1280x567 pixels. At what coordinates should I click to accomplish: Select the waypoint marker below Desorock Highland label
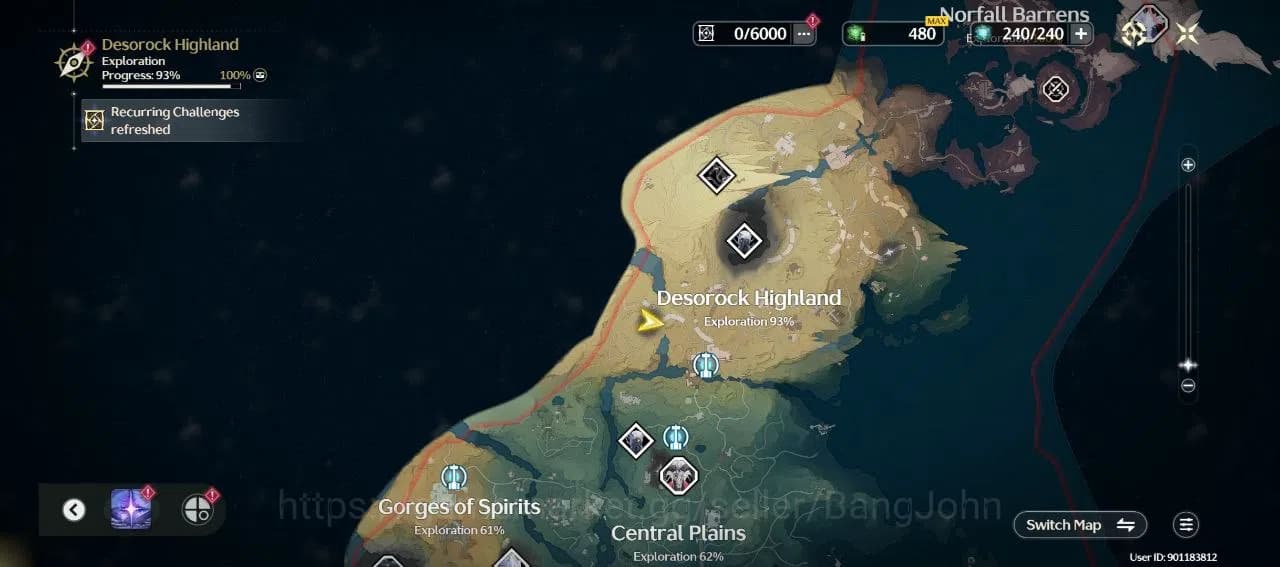pyautogui.click(x=706, y=366)
